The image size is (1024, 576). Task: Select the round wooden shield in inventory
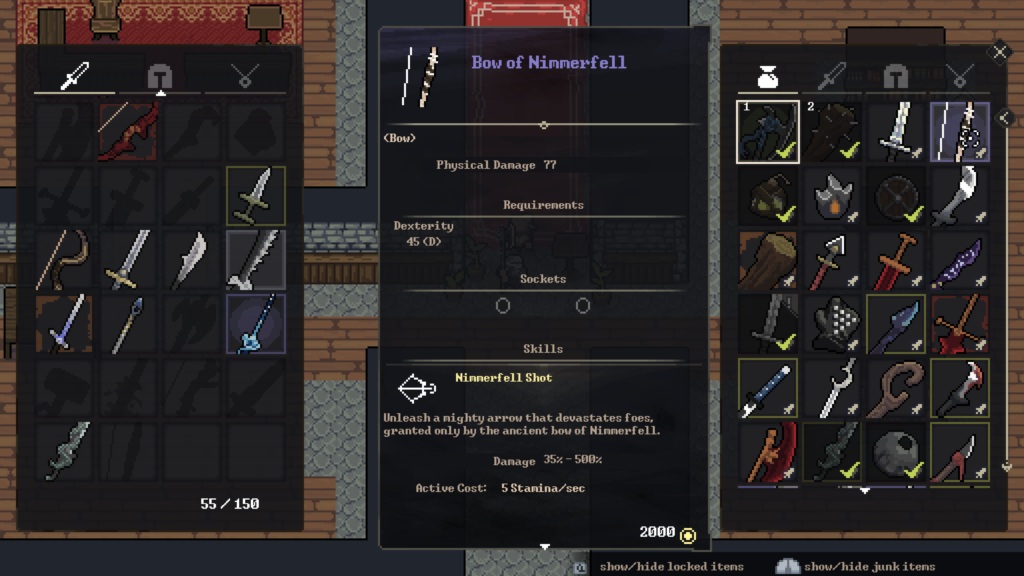tap(896, 195)
